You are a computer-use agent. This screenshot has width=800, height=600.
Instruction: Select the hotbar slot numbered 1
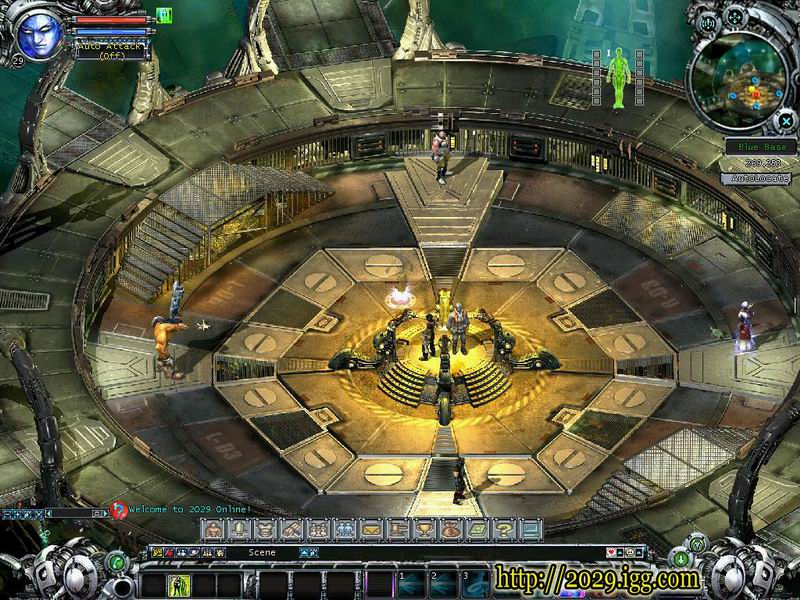pos(412,583)
